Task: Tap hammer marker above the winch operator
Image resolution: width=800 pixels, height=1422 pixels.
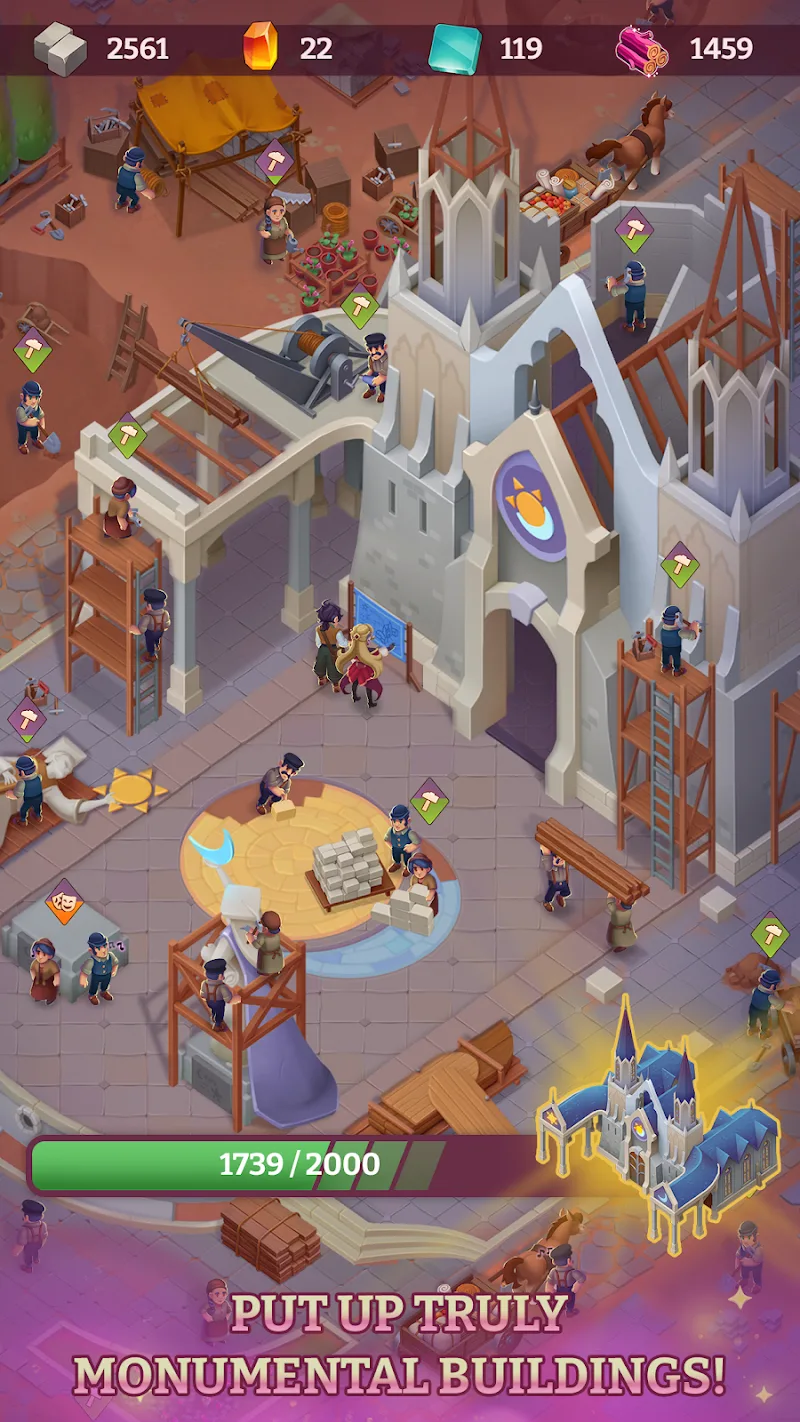Action: tap(359, 305)
